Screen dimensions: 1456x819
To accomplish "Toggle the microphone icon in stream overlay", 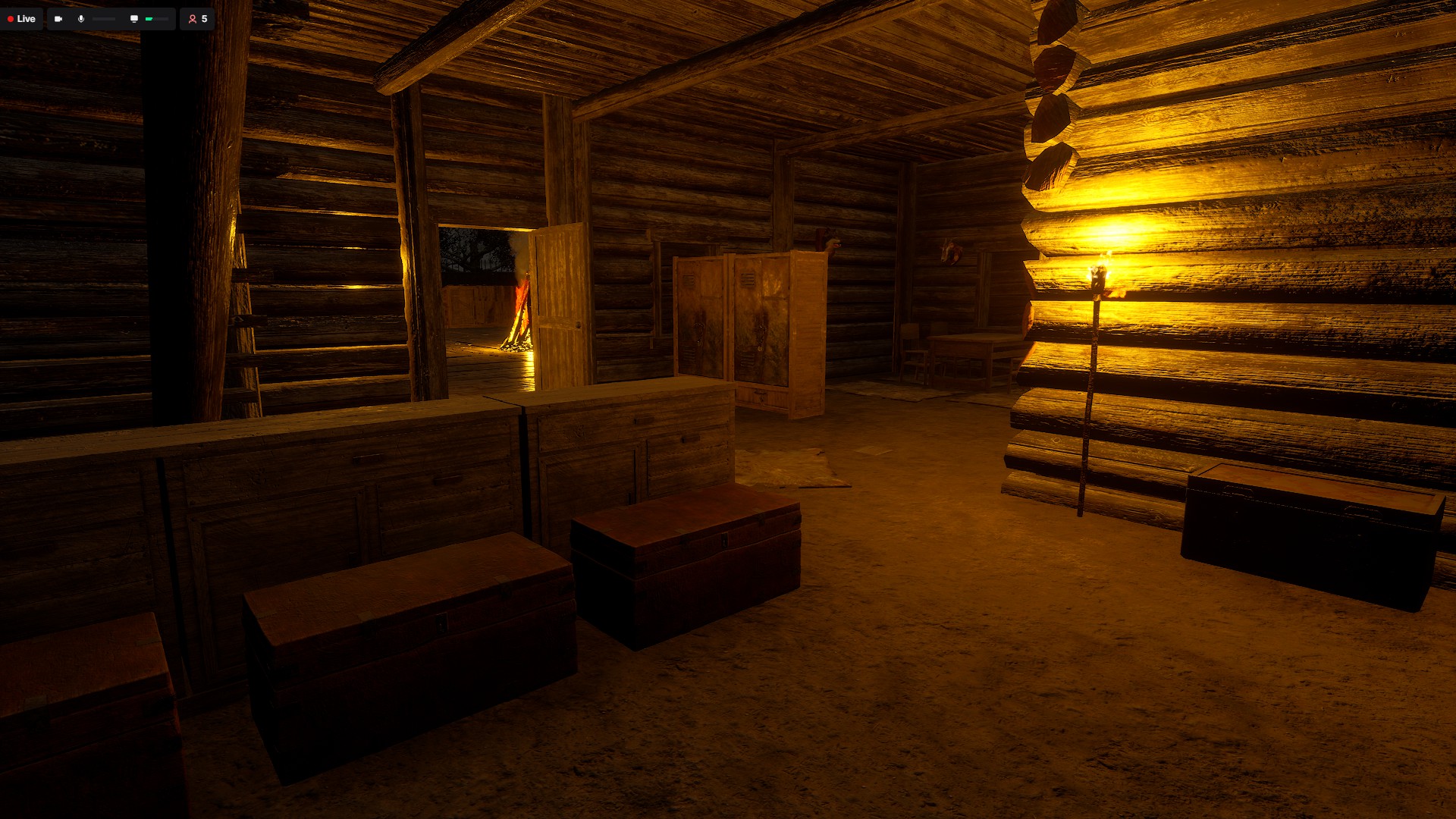I will (81, 19).
